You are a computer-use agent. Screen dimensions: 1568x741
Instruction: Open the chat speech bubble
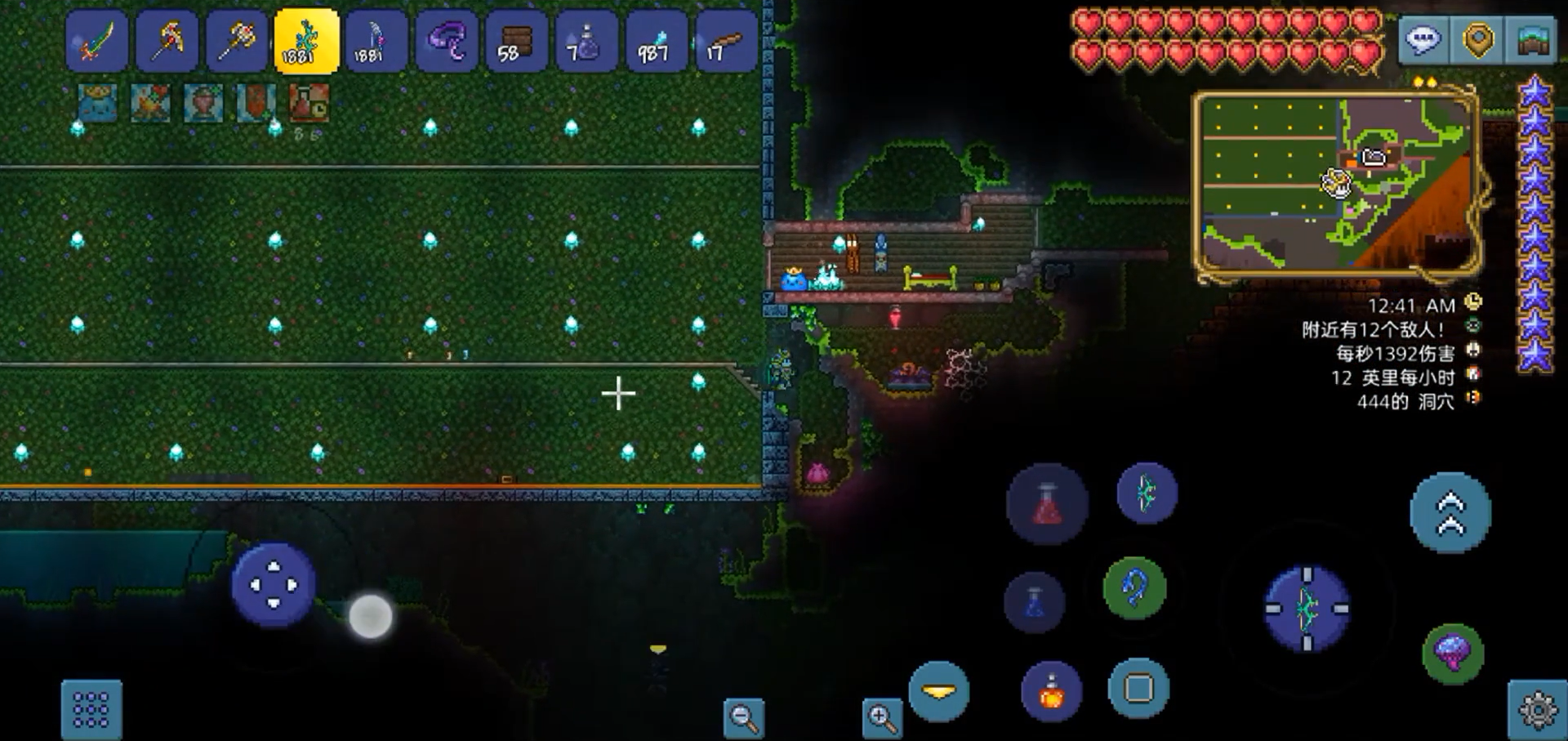click(1423, 40)
